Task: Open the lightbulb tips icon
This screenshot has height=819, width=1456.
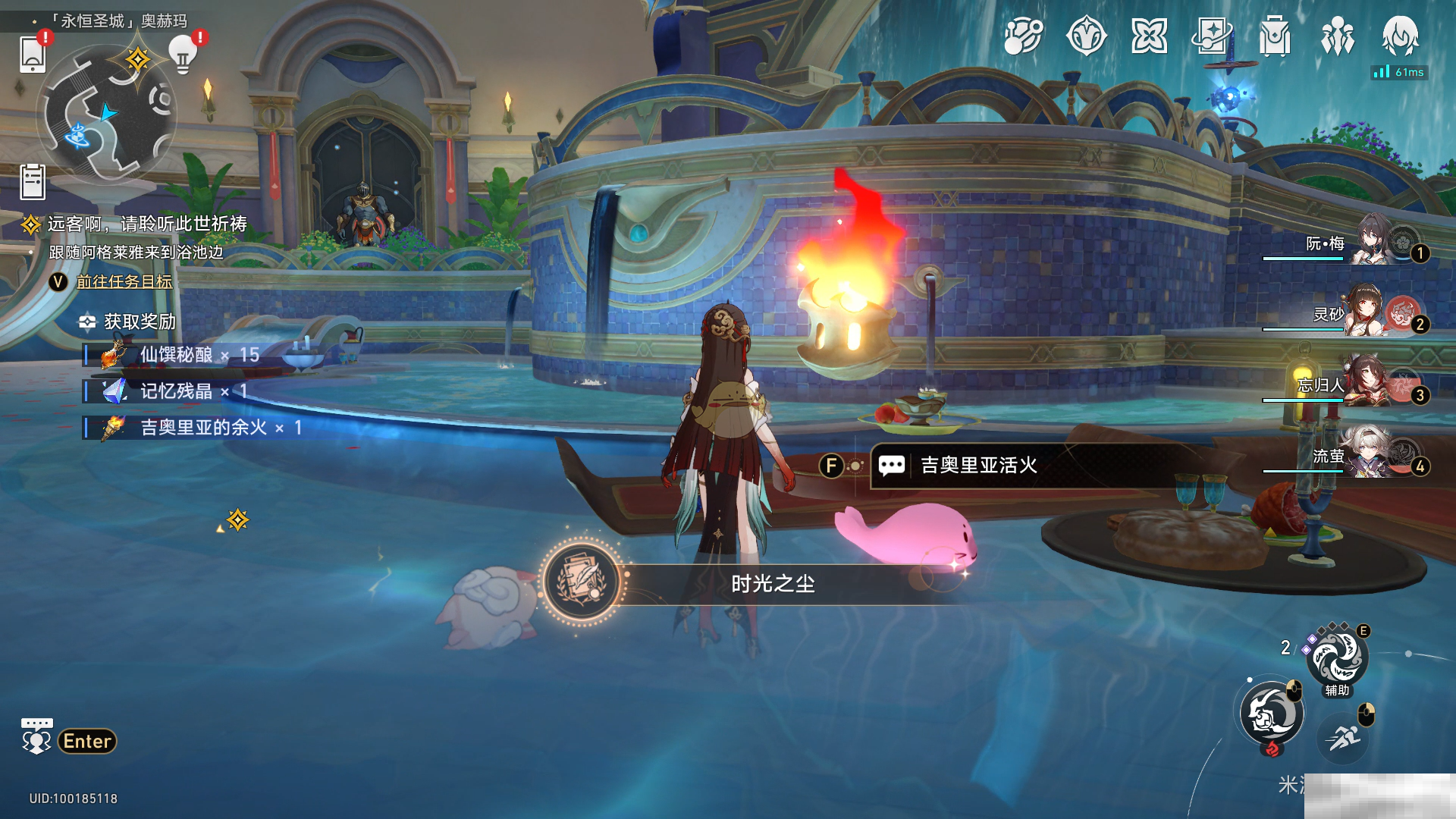Action: tap(183, 53)
